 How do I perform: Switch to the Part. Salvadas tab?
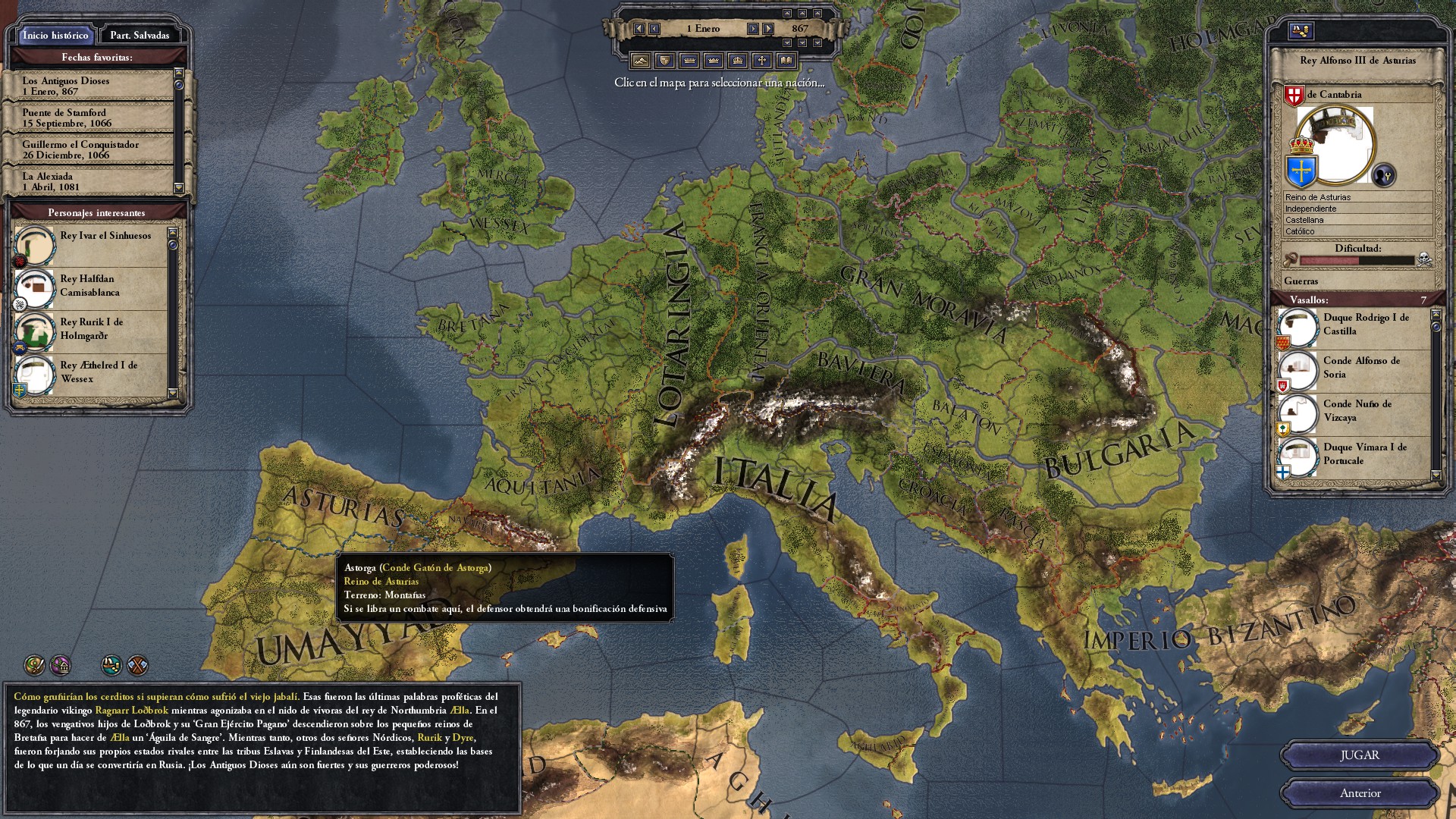140,35
